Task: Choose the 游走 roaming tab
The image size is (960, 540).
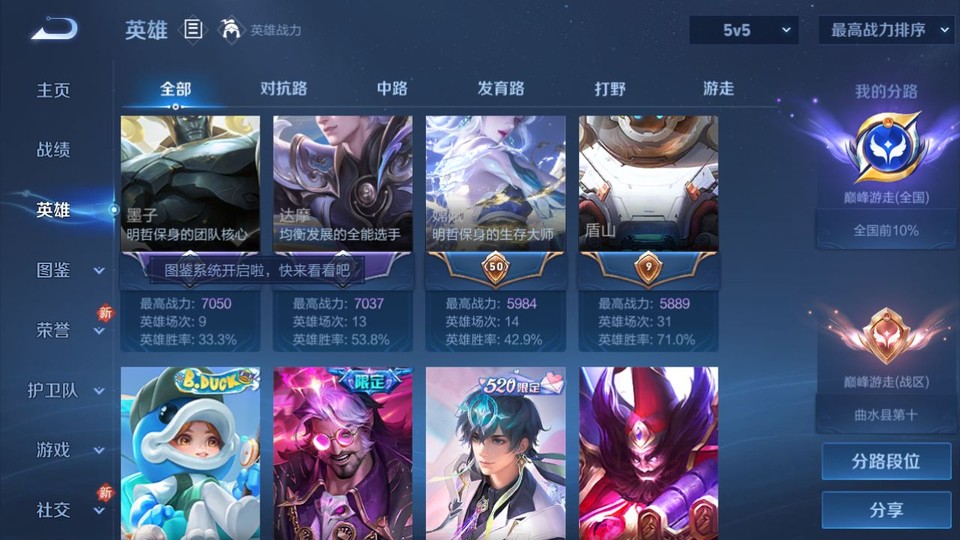Action: [718, 89]
